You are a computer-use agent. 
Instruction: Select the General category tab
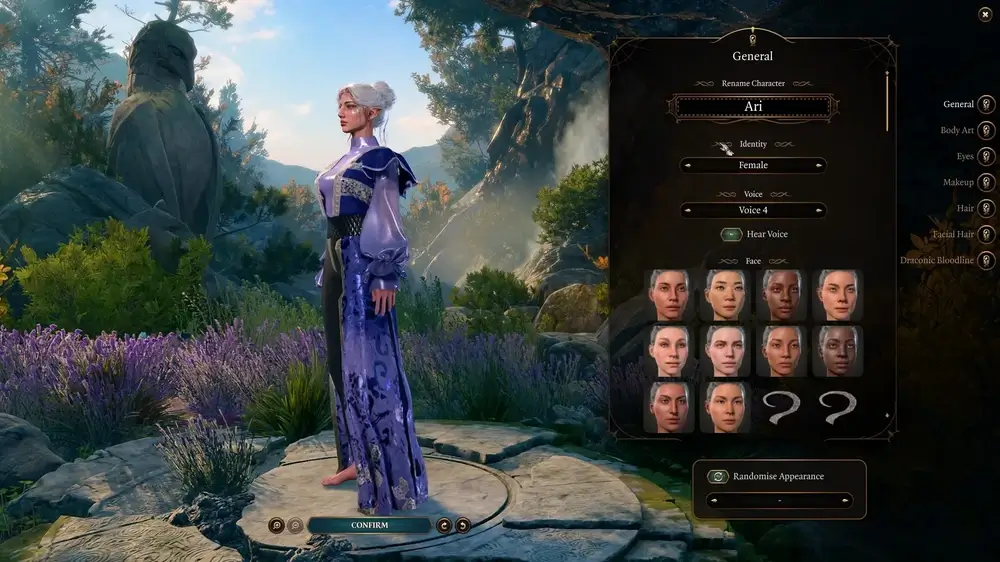(986, 104)
